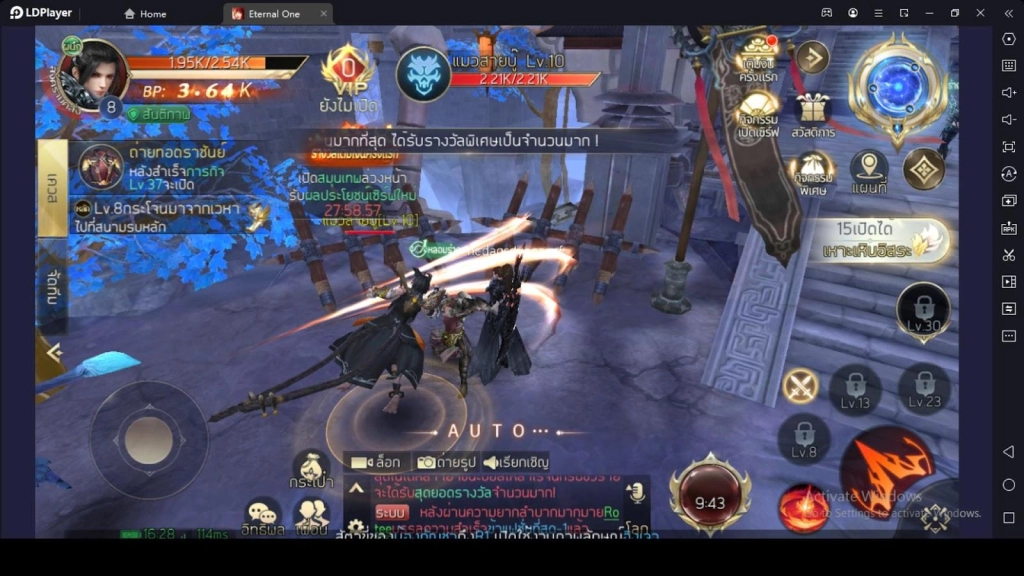Toggle the crossed swords auto-combat button
The image size is (1024, 576).
pos(800,385)
